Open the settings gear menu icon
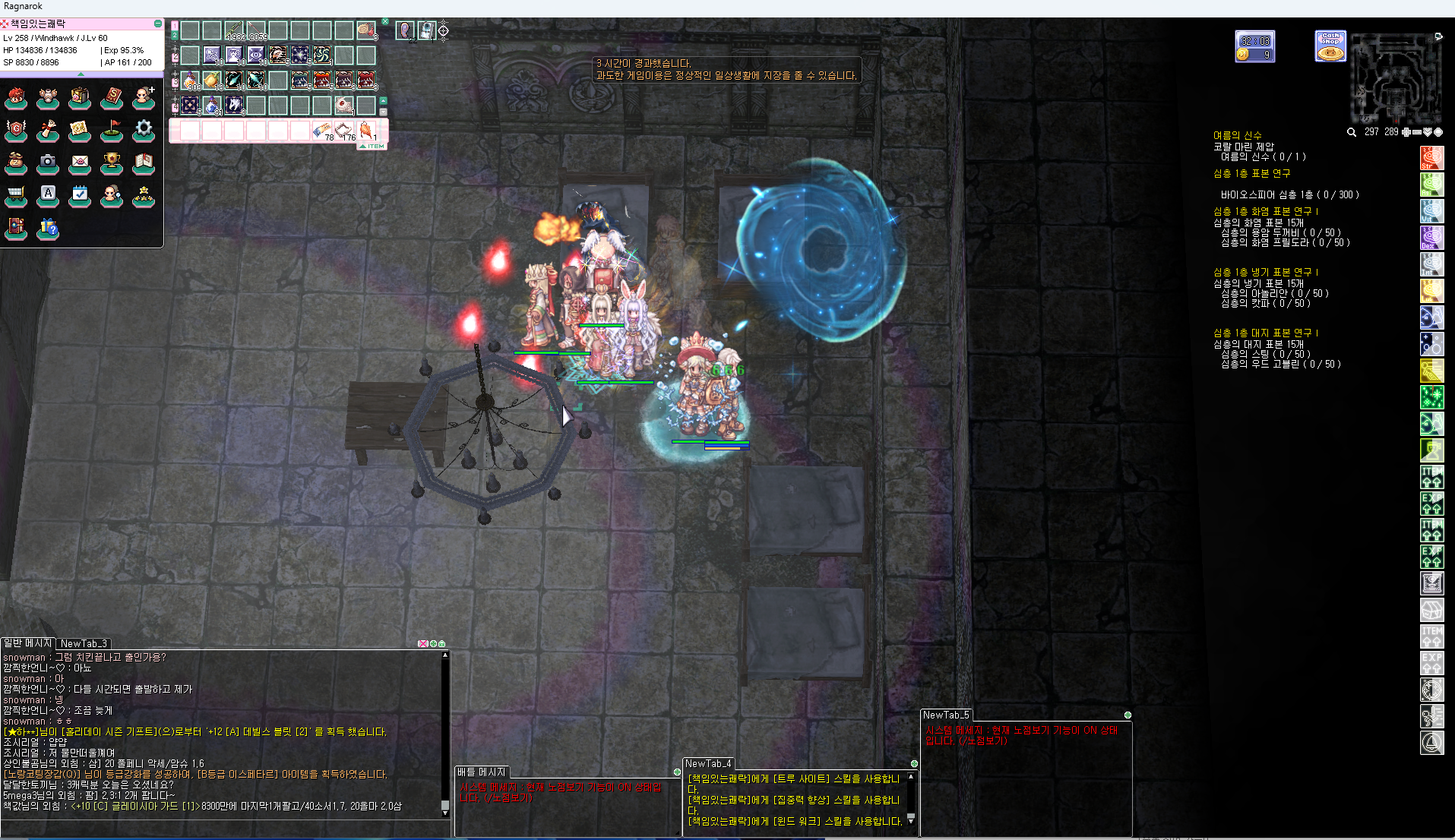1455x840 pixels. point(144,130)
